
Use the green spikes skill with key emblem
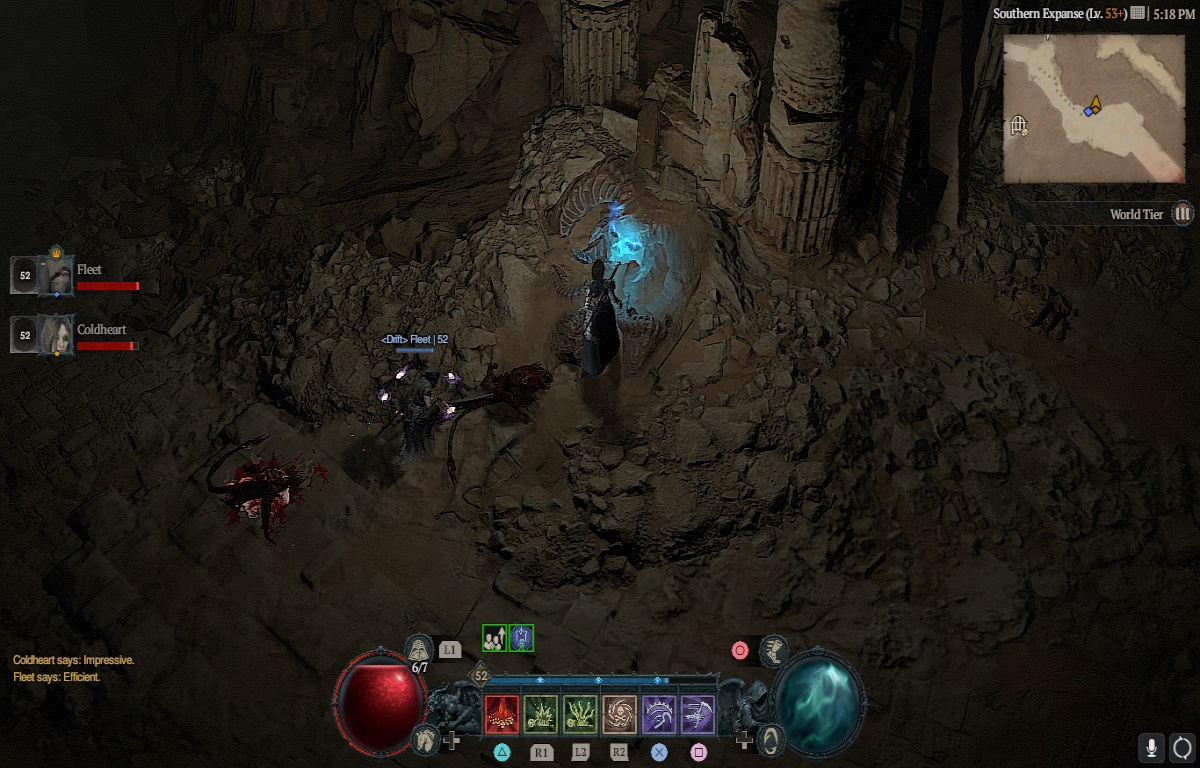[541, 714]
